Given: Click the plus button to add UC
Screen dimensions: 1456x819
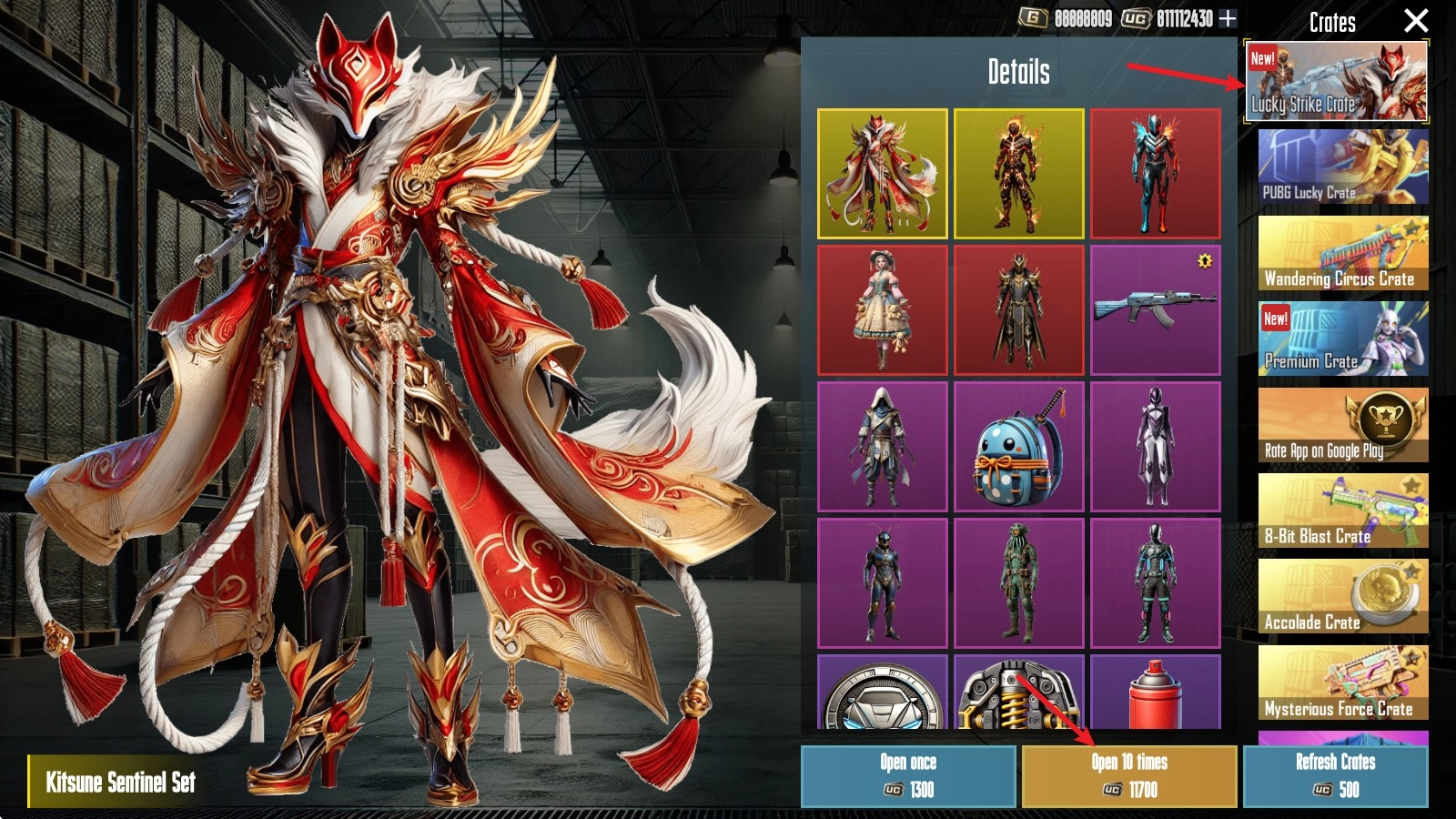Looking at the screenshot, I should tap(1228, 18).
